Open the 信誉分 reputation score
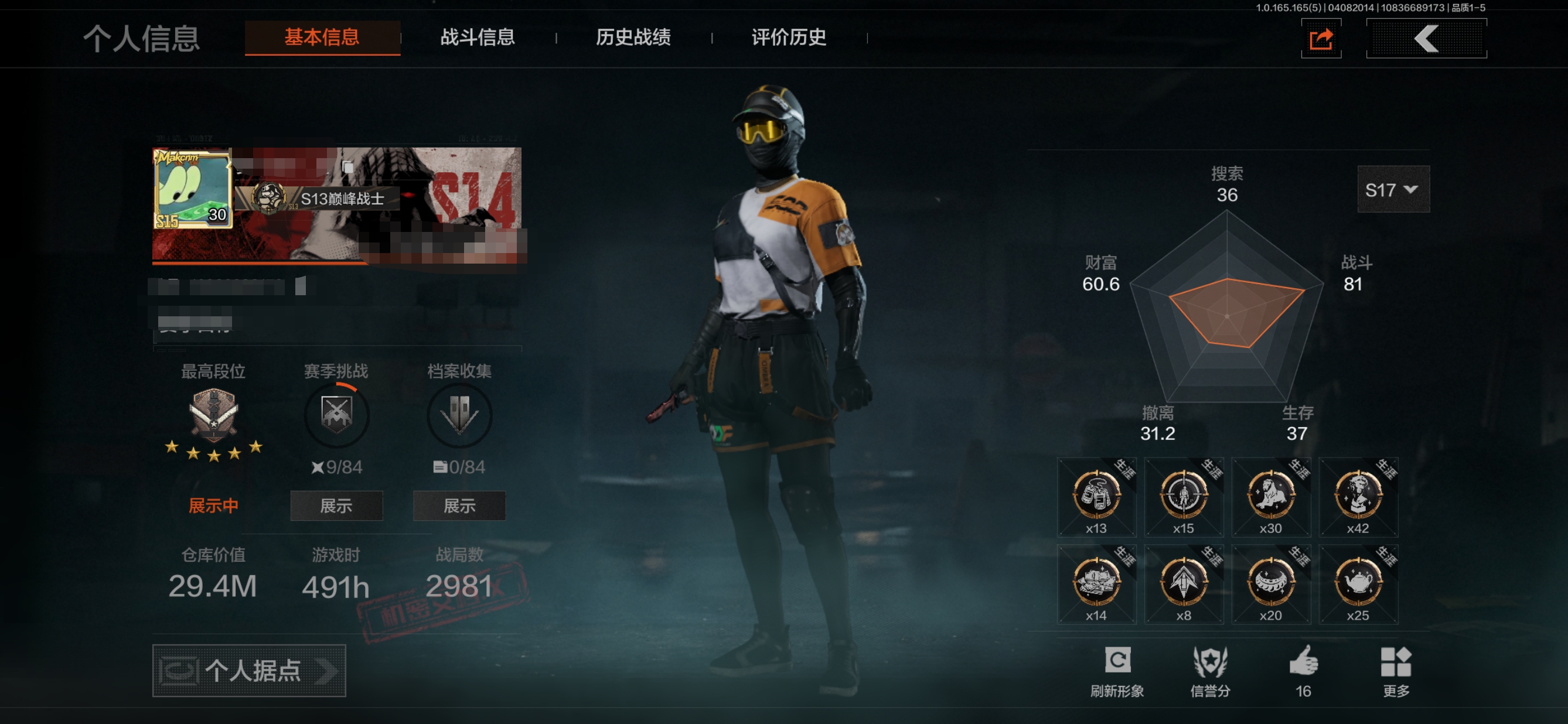This screenshot has width=1568, height=724. [x=1210, y=672]
